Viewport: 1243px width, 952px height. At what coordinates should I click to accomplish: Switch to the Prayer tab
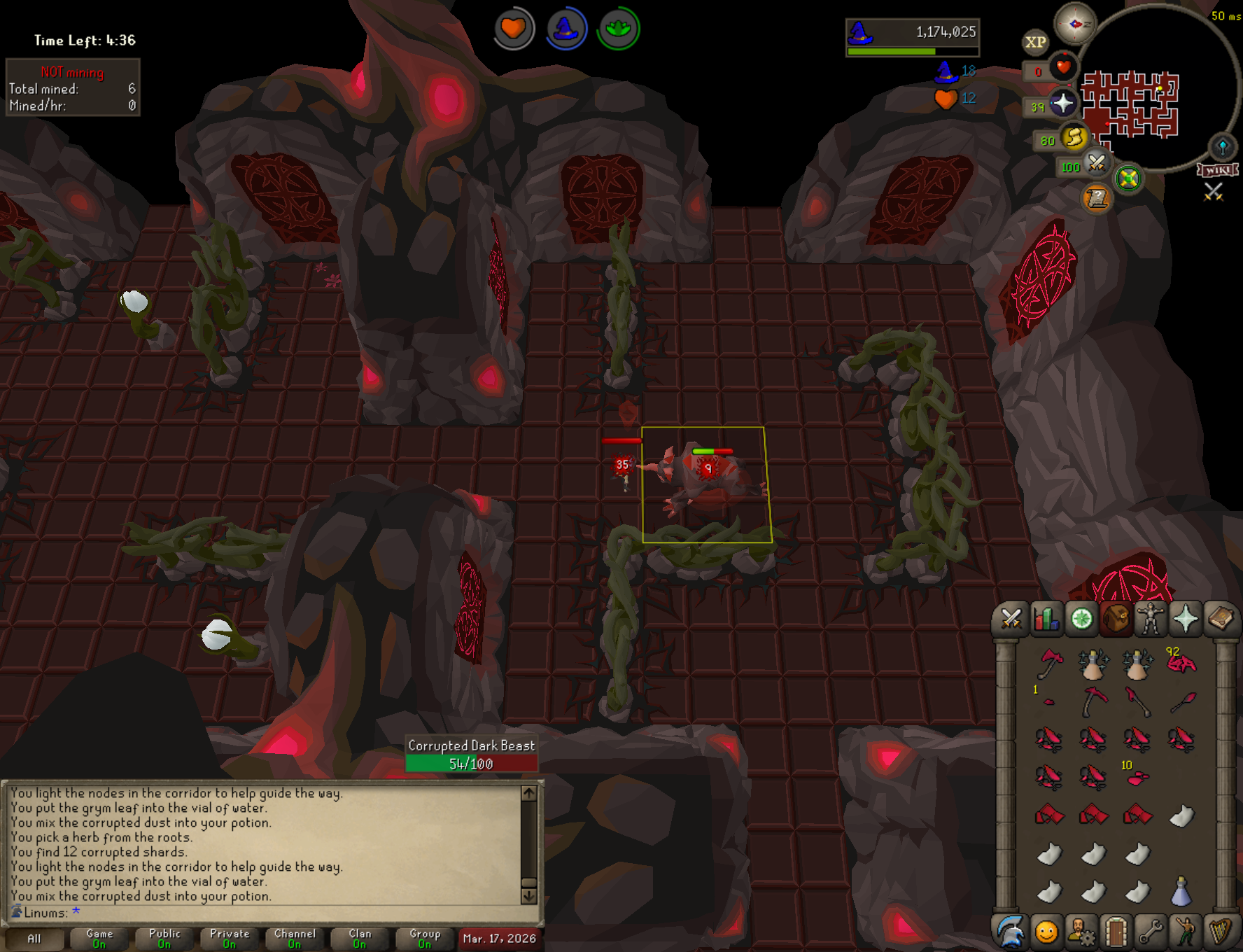(1185, 619)
